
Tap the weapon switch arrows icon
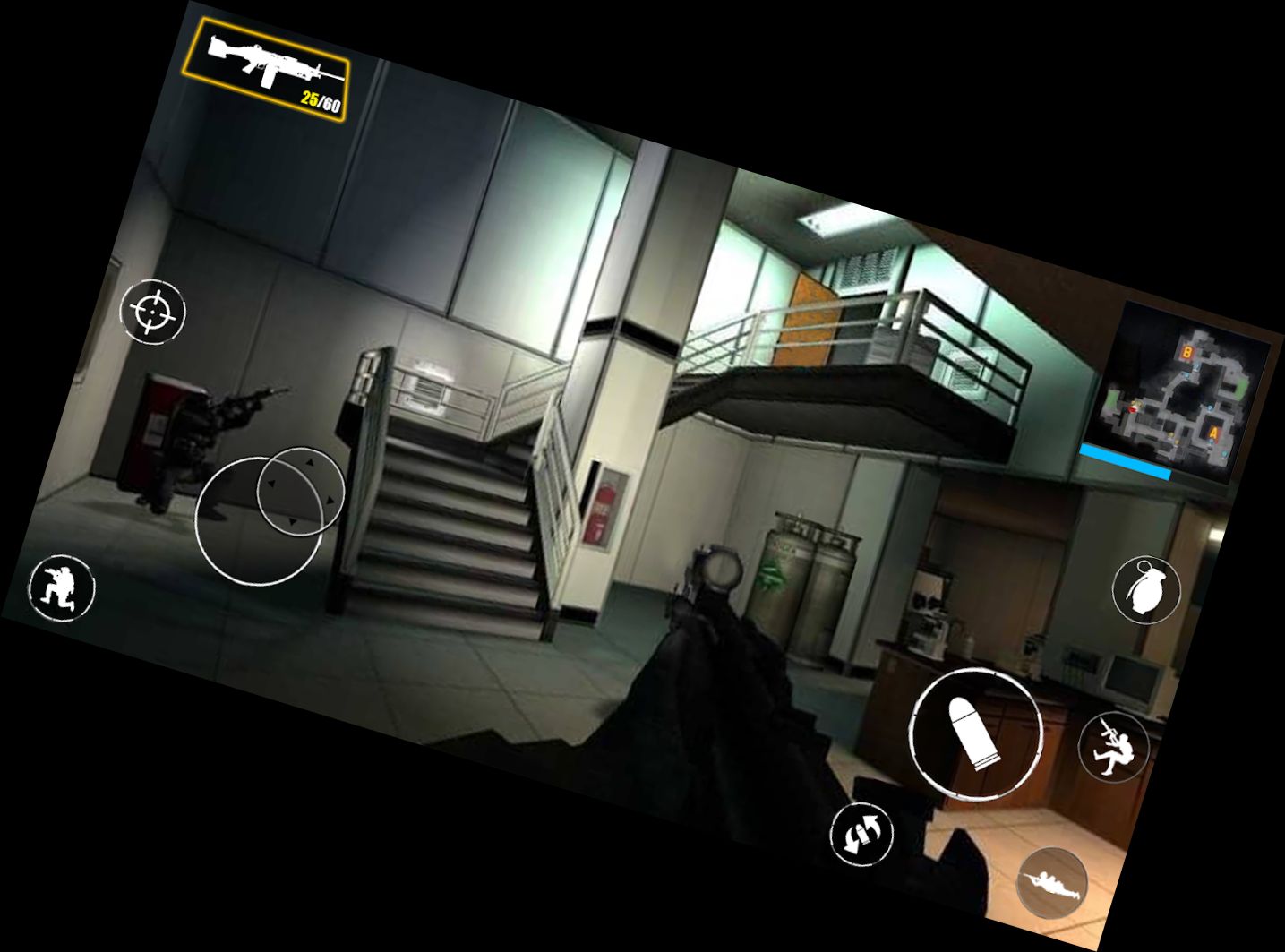pos(862,833)
